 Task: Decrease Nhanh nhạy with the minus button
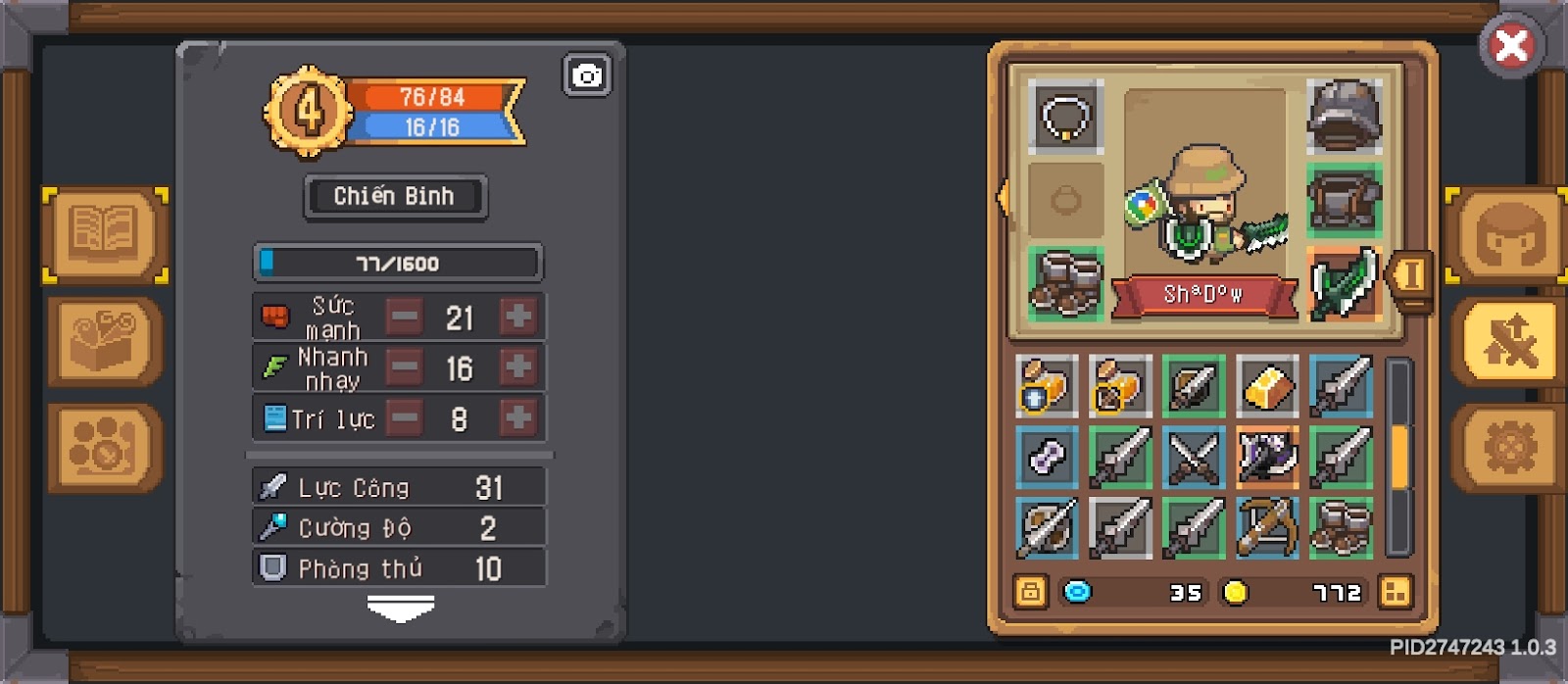404,367
